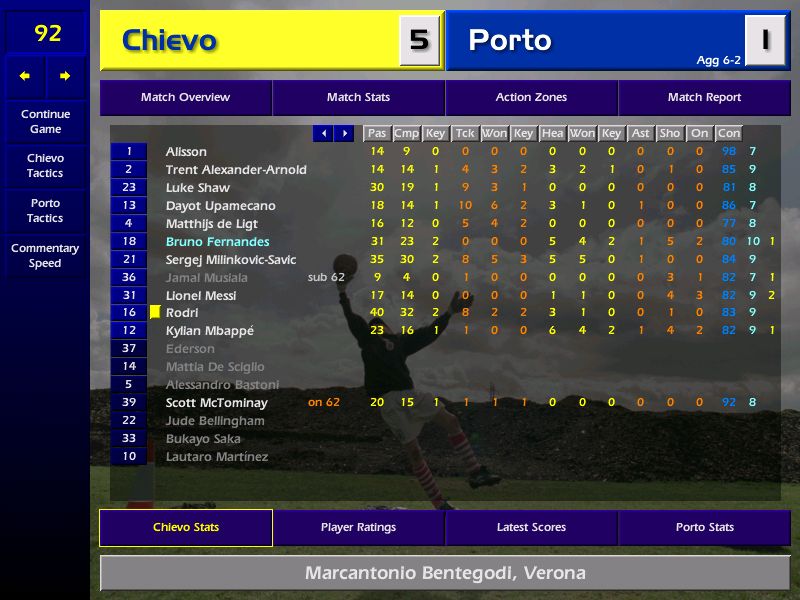
Task: View Latest Scores
Action: pos(531,528)
